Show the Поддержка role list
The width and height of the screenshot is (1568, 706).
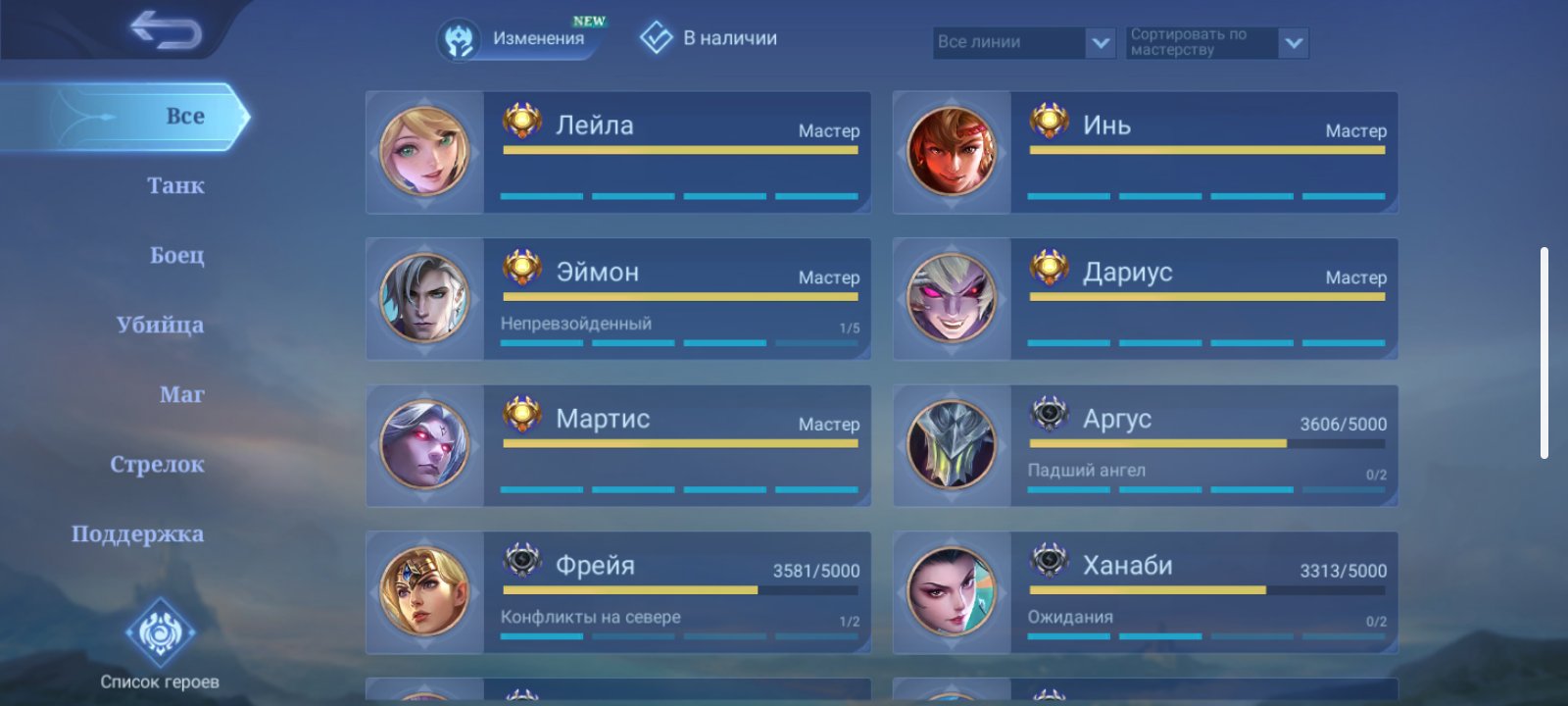pyautogui.click(x=138, y=534)
